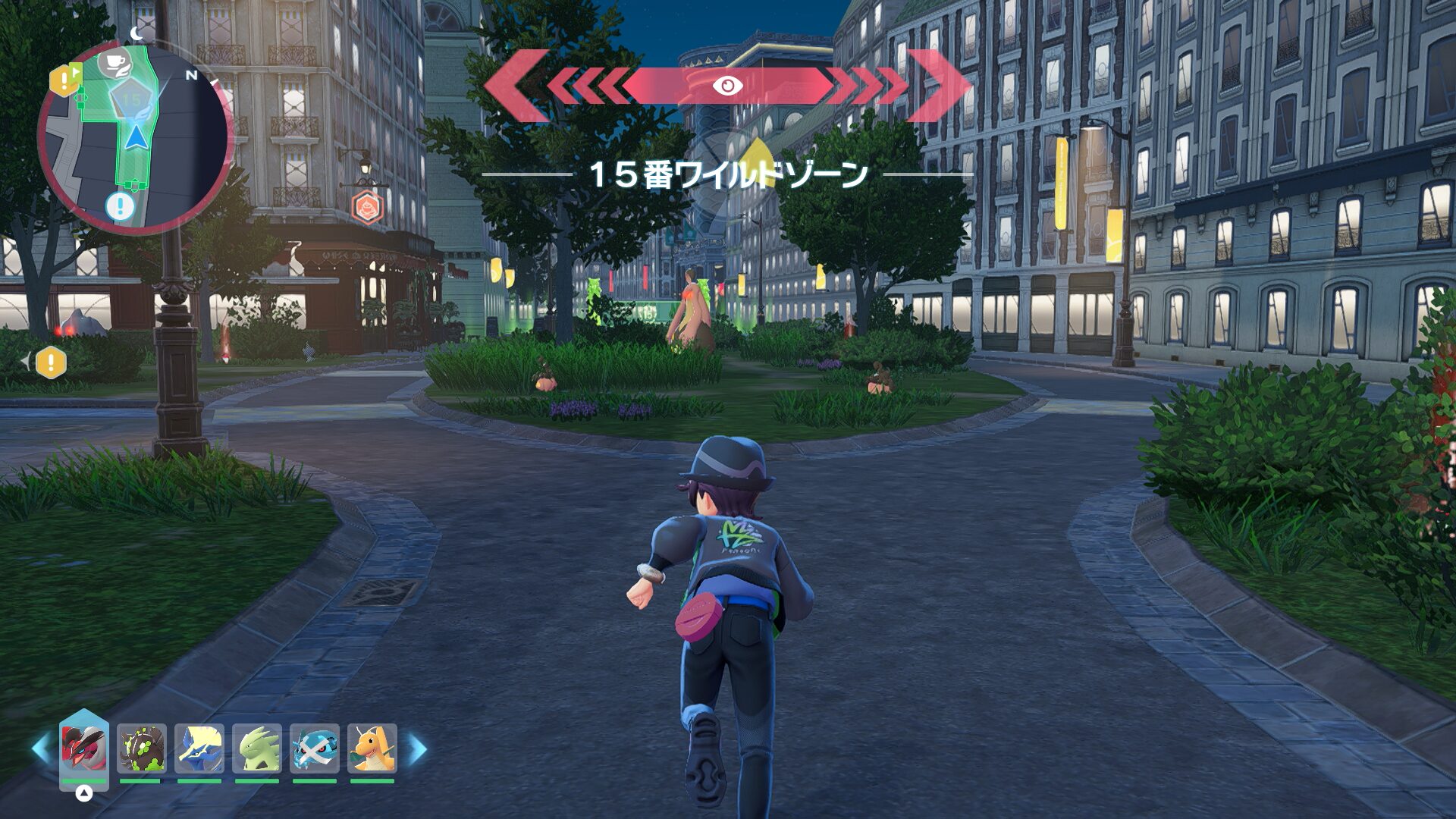Select the orange exclamation flag quest marker
The height and width of the screenshot is (819, 1456).
(65, 80)
